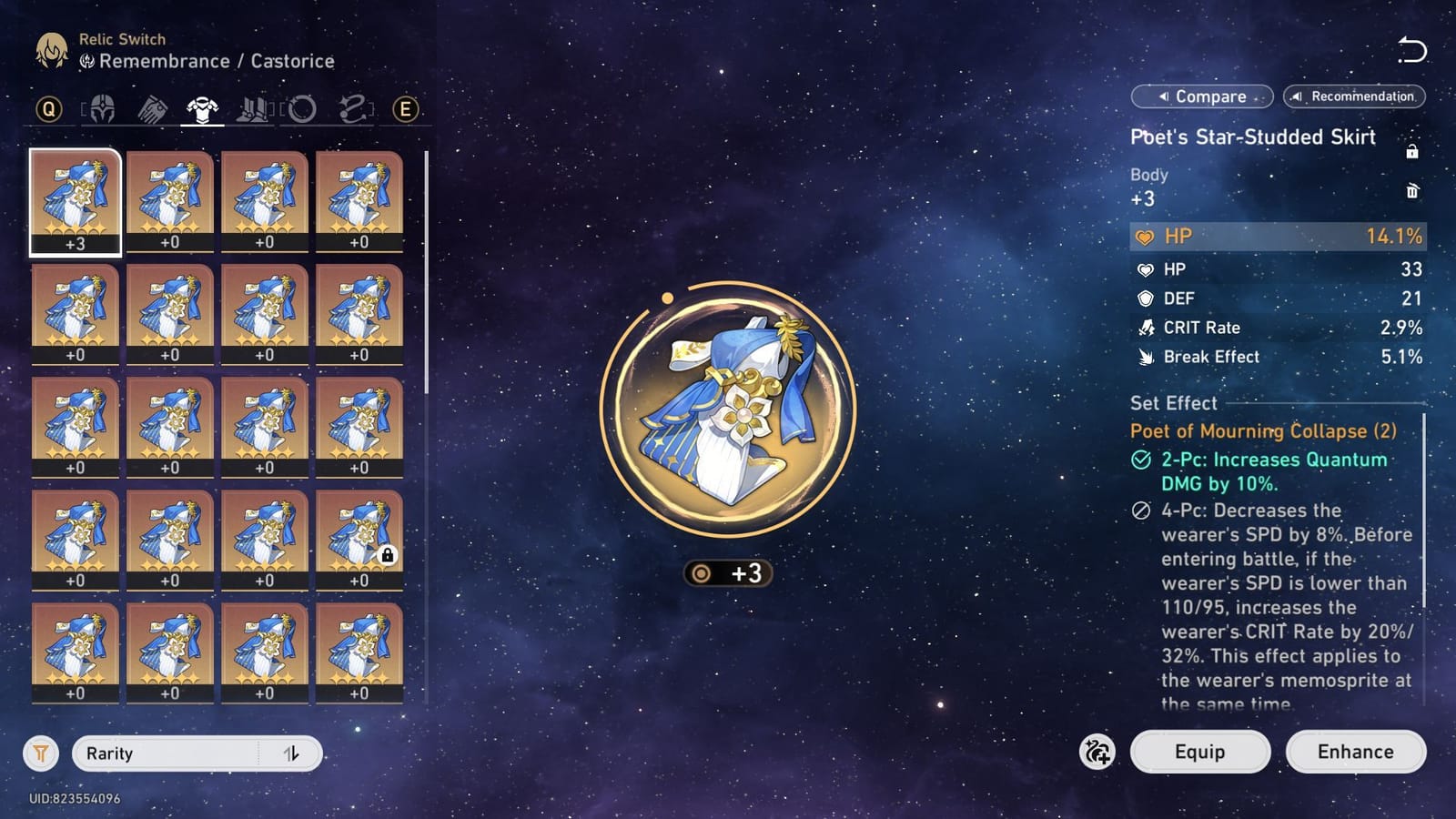
Task: Select the Head relic slot tab
Action: click(103, 109)
